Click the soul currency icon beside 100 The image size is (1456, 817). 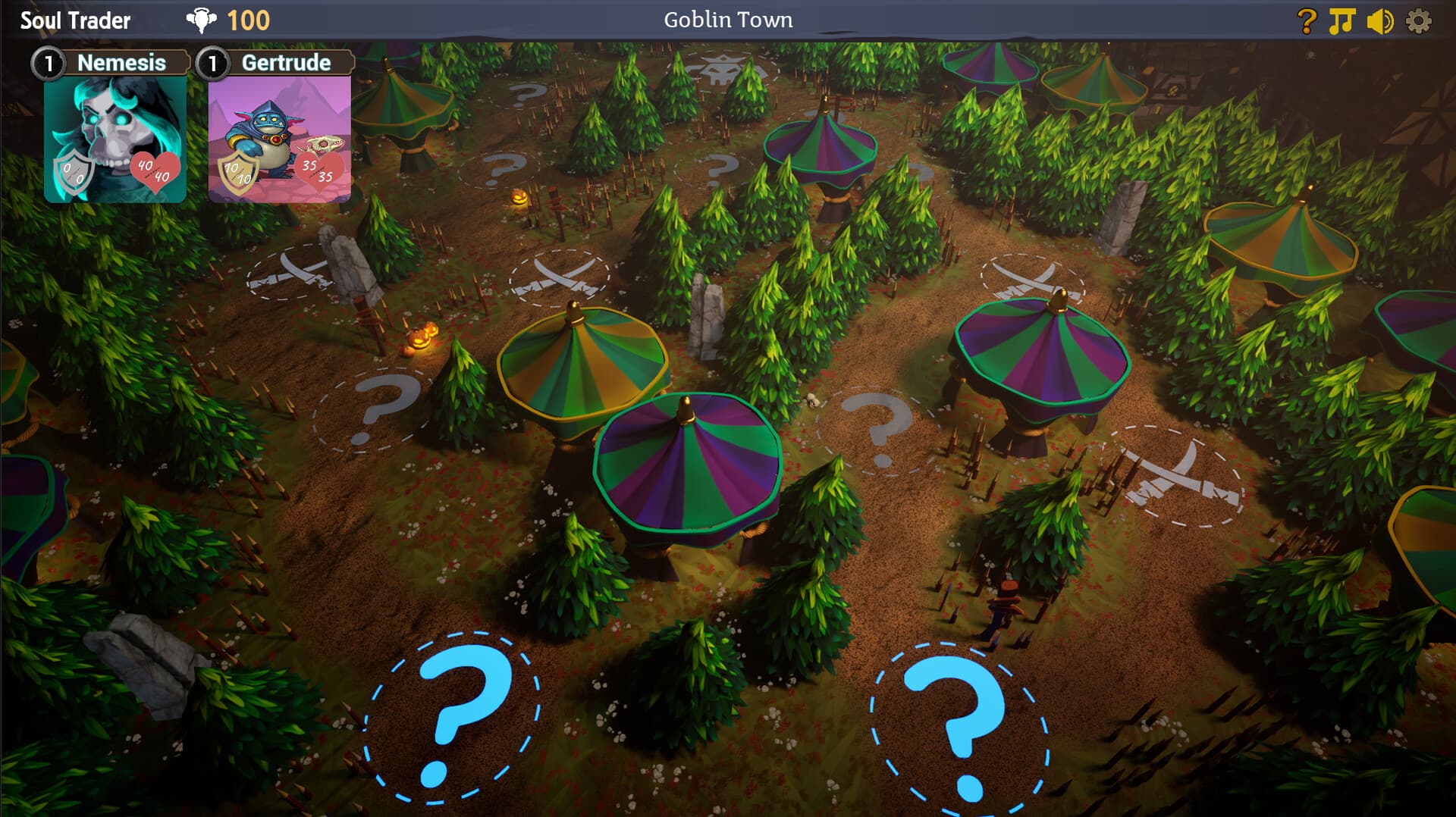pyautogui.click(x=199, y=20)
